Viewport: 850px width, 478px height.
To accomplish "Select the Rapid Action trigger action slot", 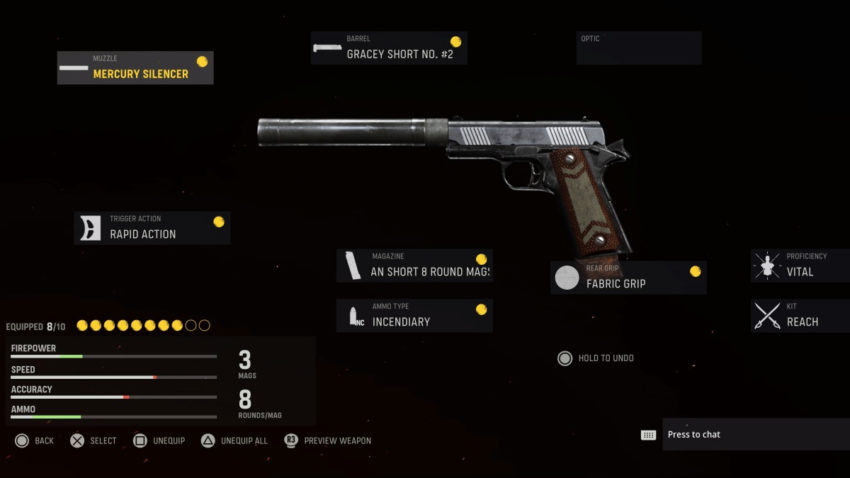I will click(153, 228).
